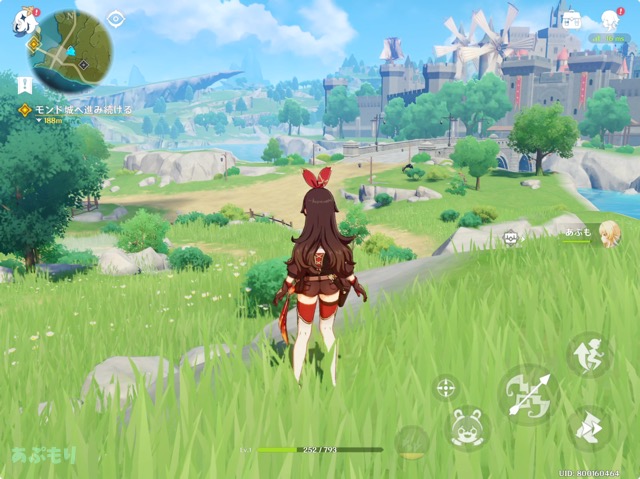Screen dimensions: 640x479
Task: Open the character head menu icon
Action: tap(610, 19)
